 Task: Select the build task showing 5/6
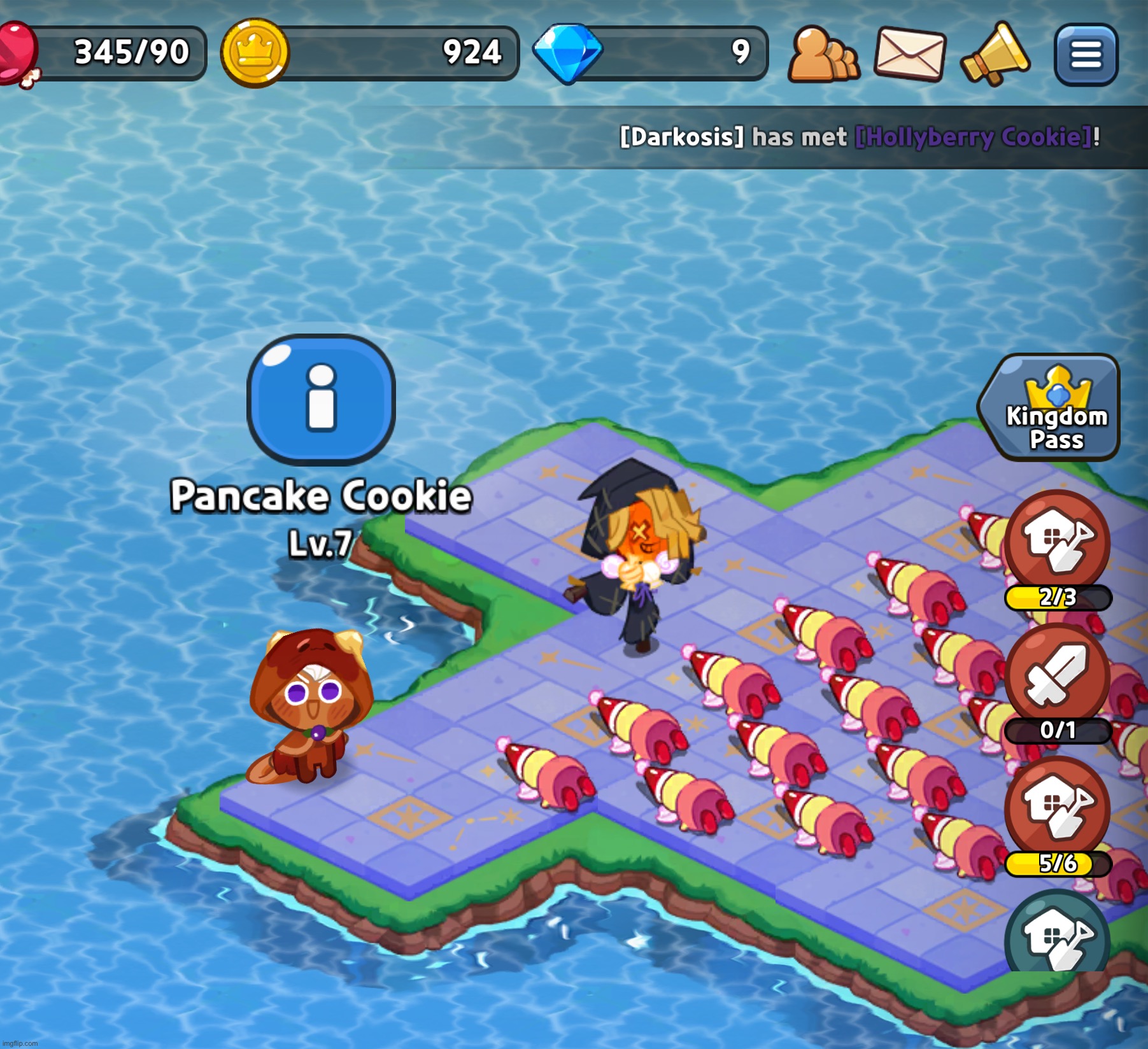1057,808
